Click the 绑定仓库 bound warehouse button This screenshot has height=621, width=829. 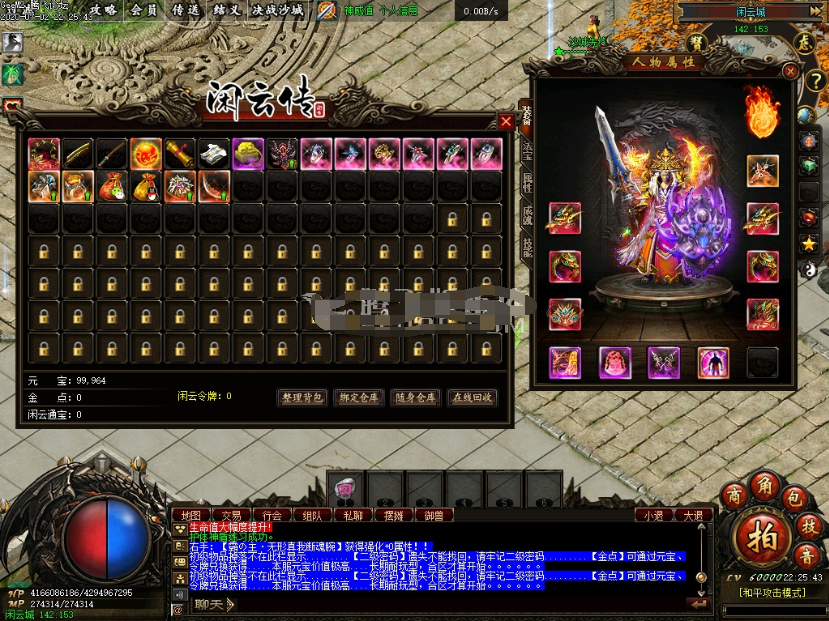358,398
